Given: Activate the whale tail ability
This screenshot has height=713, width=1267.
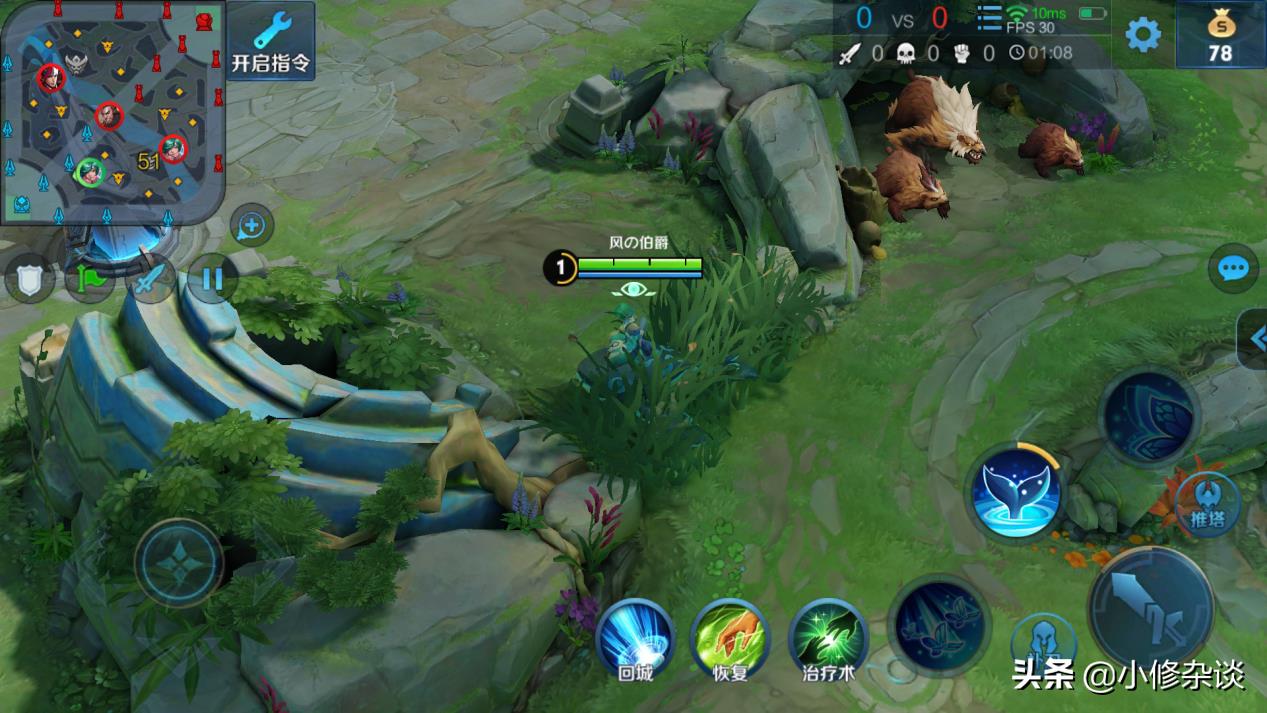Looking at the screenshot, I should 1015,491.
